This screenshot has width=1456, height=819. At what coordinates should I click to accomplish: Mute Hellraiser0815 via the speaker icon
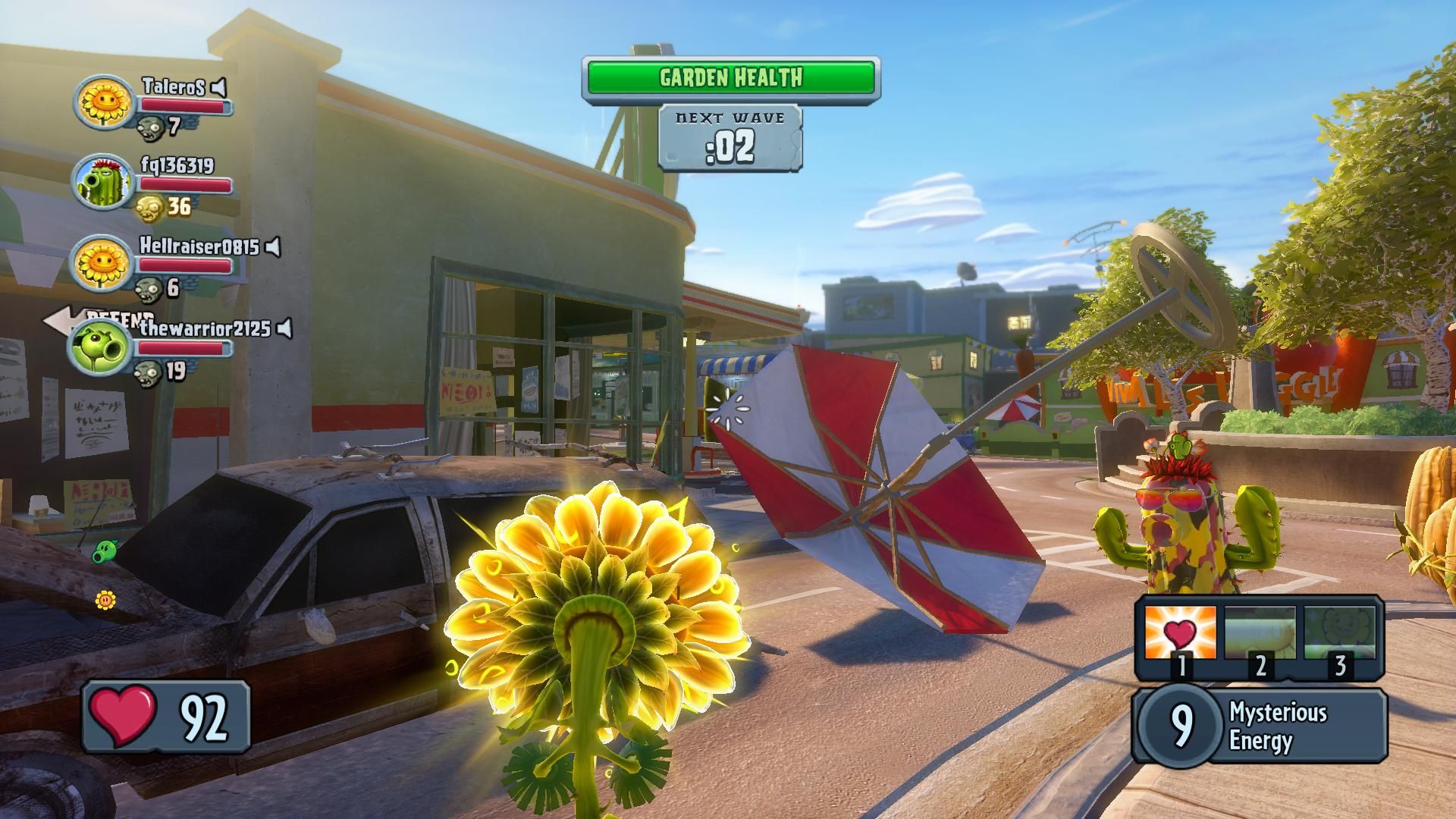click(x=273, y=246)
